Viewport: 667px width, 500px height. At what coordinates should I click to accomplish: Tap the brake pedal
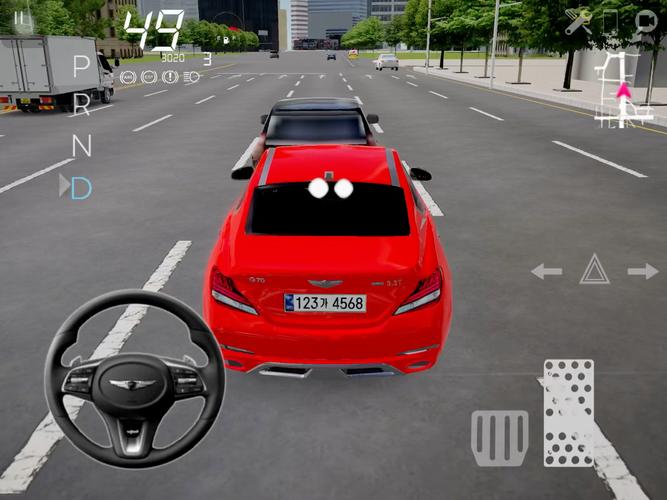pos(499,438)
